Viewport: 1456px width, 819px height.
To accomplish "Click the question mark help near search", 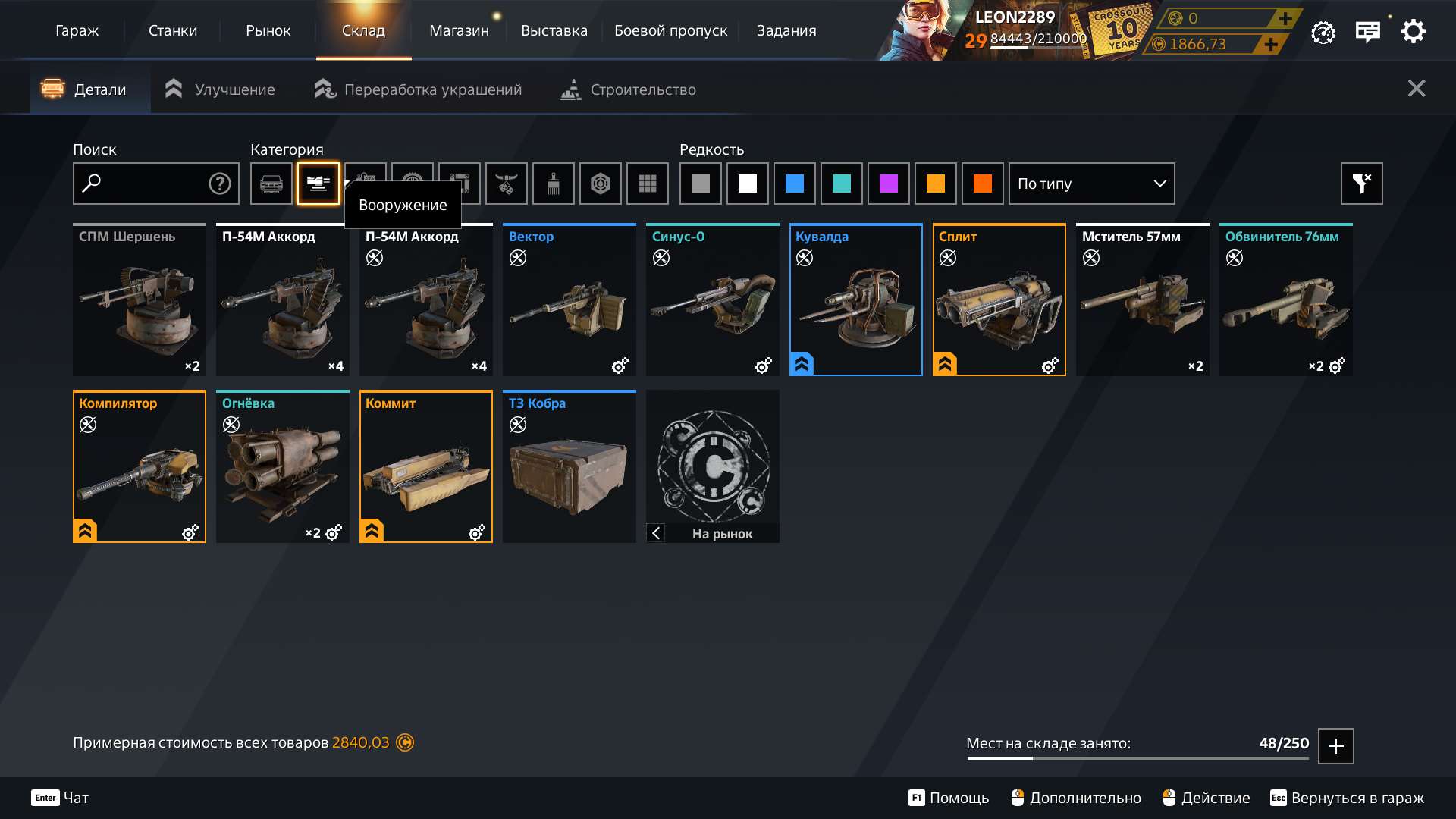I will [x=218, y=184].
